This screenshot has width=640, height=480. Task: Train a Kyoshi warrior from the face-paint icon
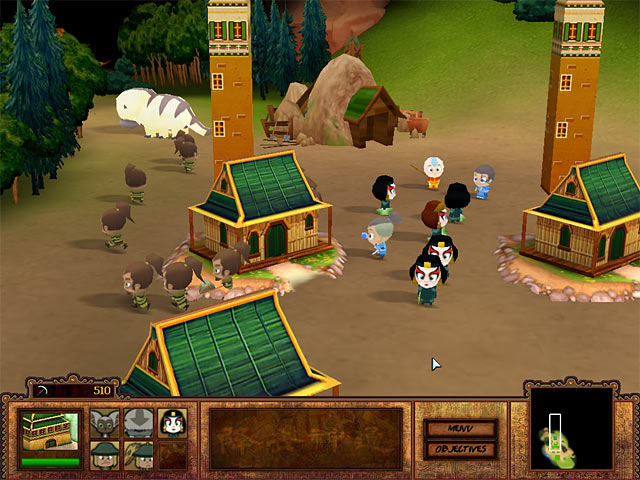click(172, 424)
